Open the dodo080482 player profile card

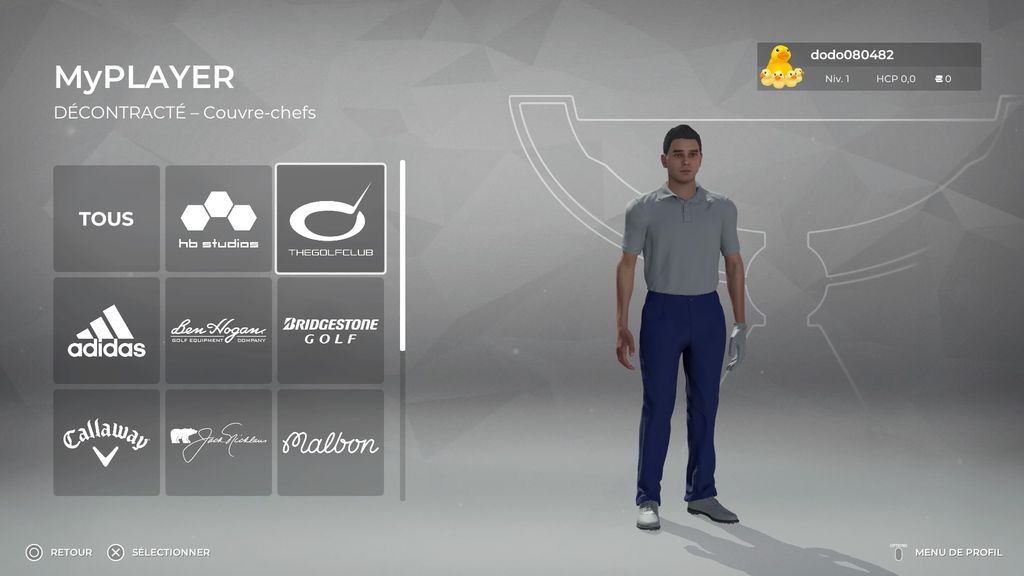[x=868, y=67]
